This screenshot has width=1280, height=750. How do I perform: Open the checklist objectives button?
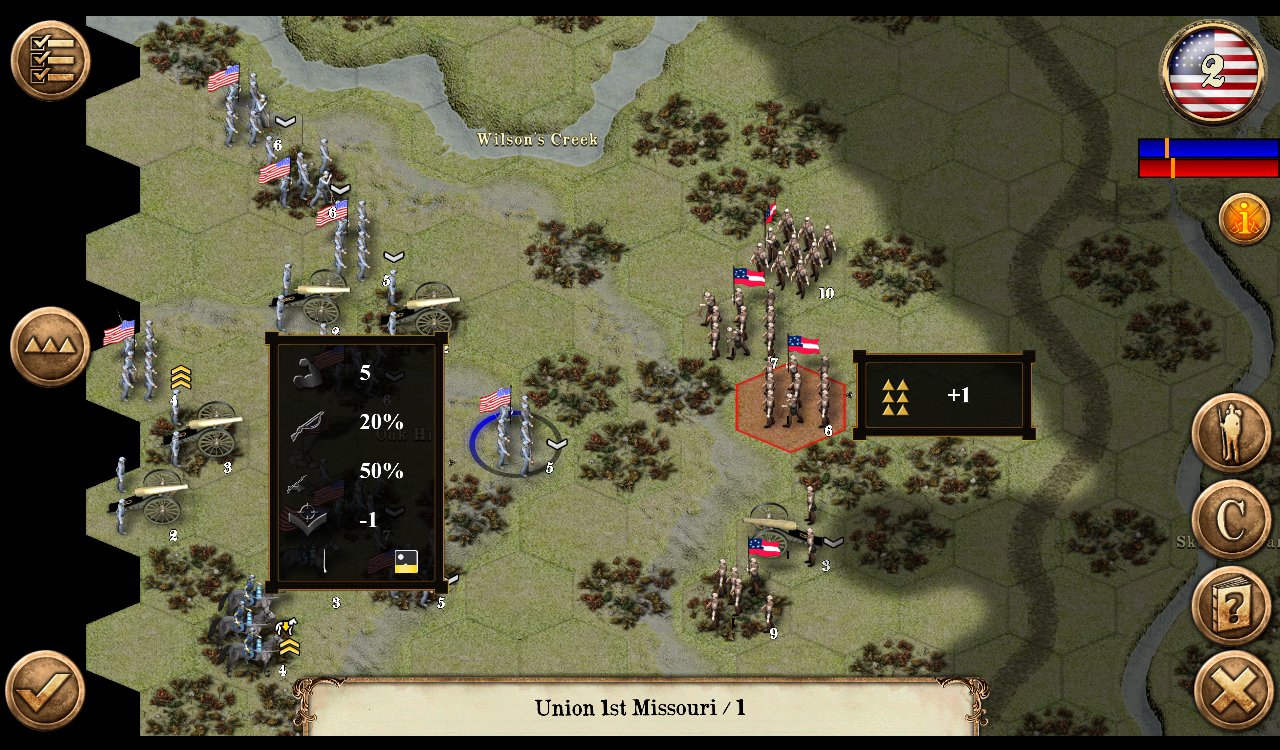(x=50, y=60)
